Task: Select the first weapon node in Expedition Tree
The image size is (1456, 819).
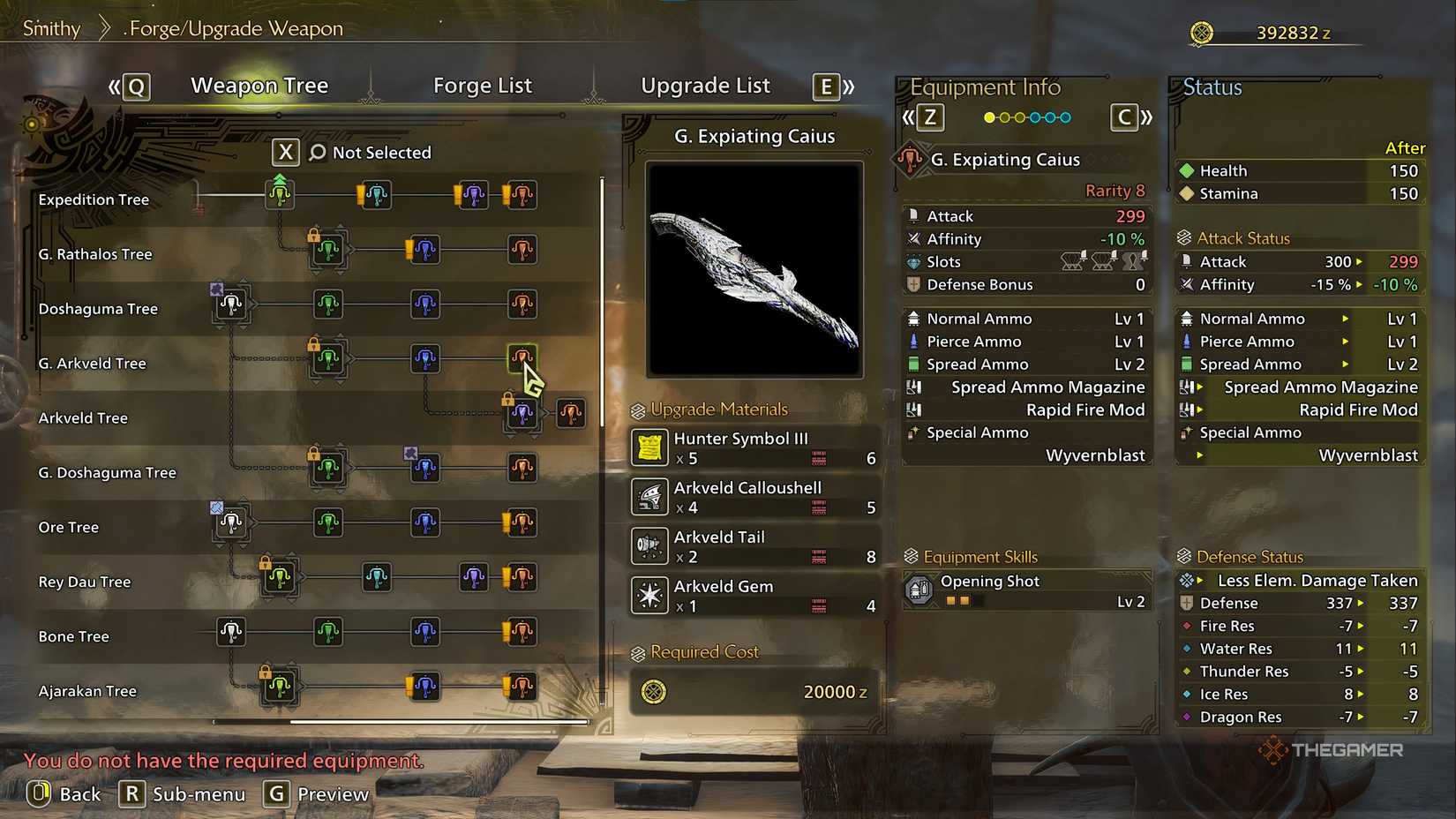Action: coord(280,195)
